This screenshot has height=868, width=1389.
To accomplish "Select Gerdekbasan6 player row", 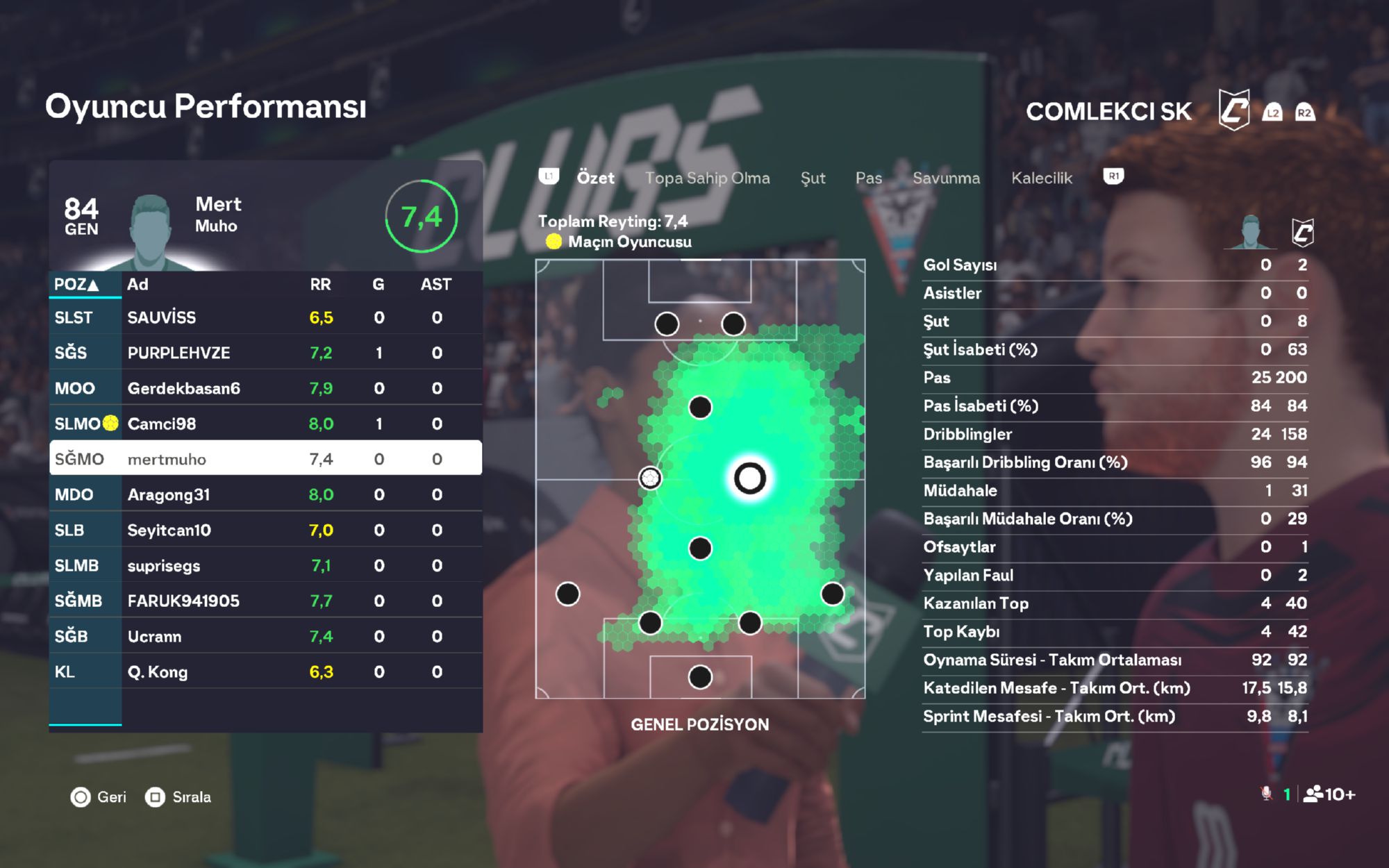I will [265, 388].
